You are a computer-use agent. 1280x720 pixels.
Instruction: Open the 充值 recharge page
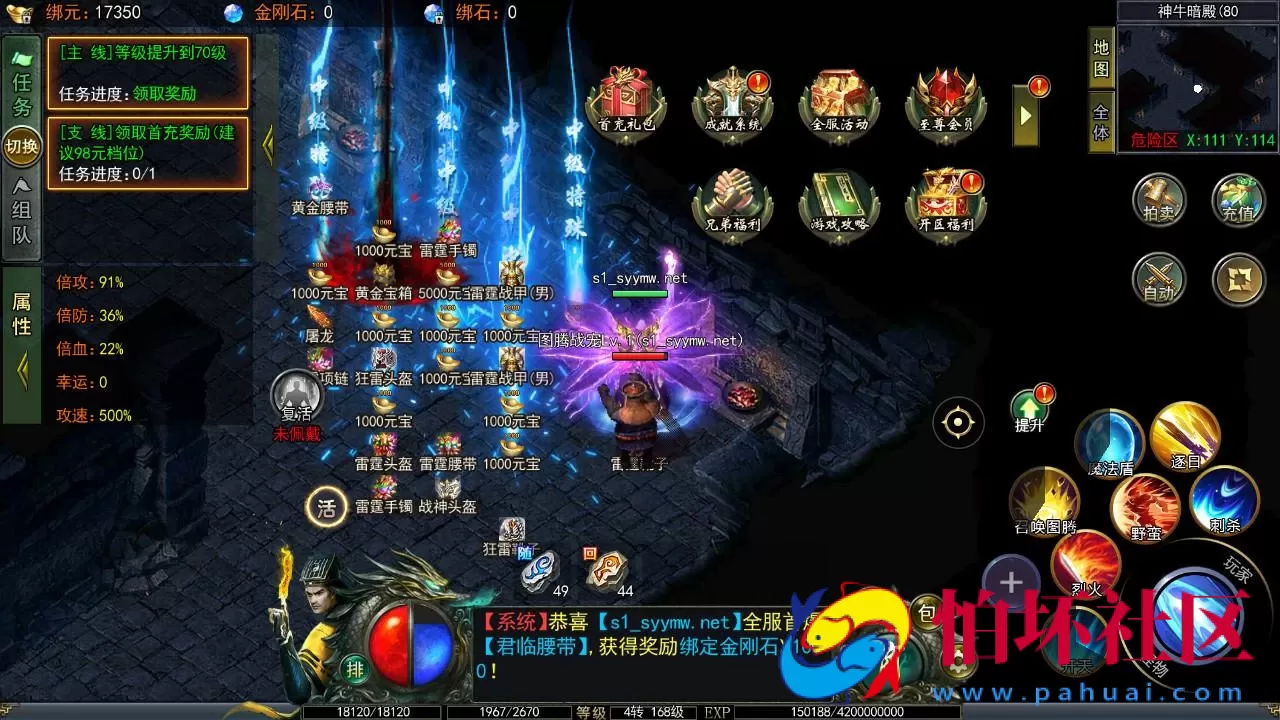(1238, 200)
